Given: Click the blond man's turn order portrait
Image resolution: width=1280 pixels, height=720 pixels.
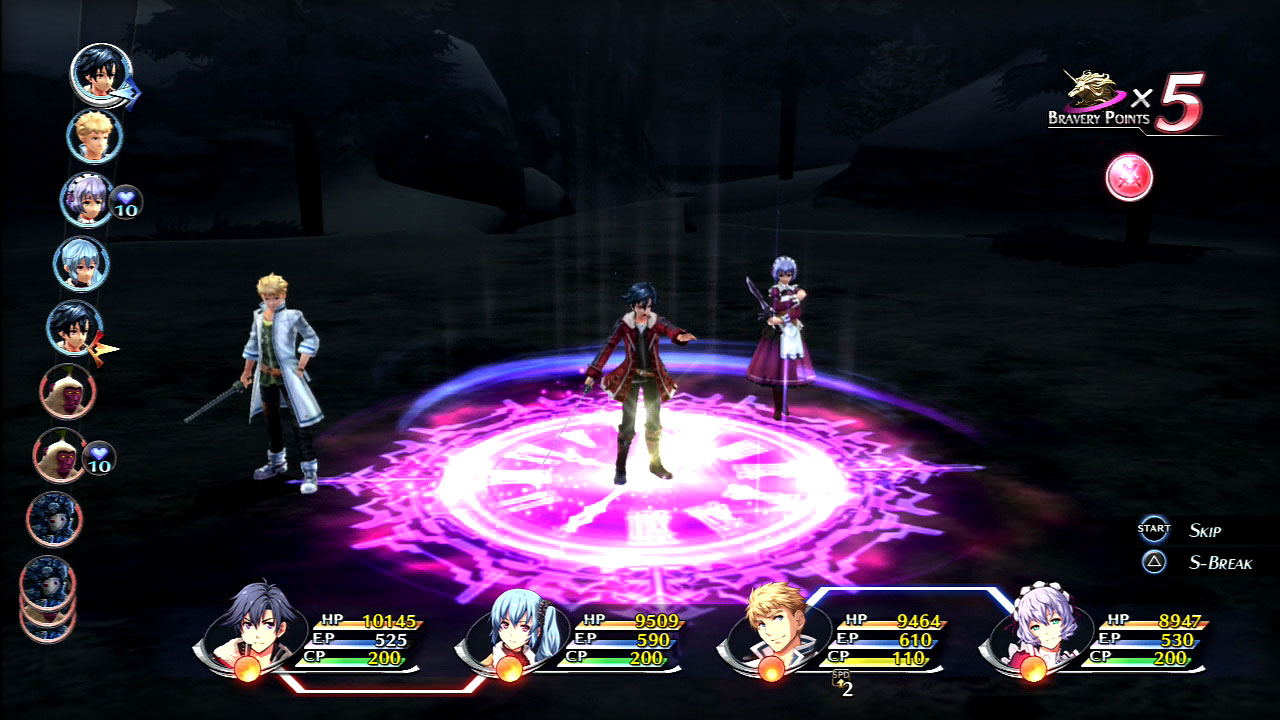Looking at the screenshot, I should point(95,136).
